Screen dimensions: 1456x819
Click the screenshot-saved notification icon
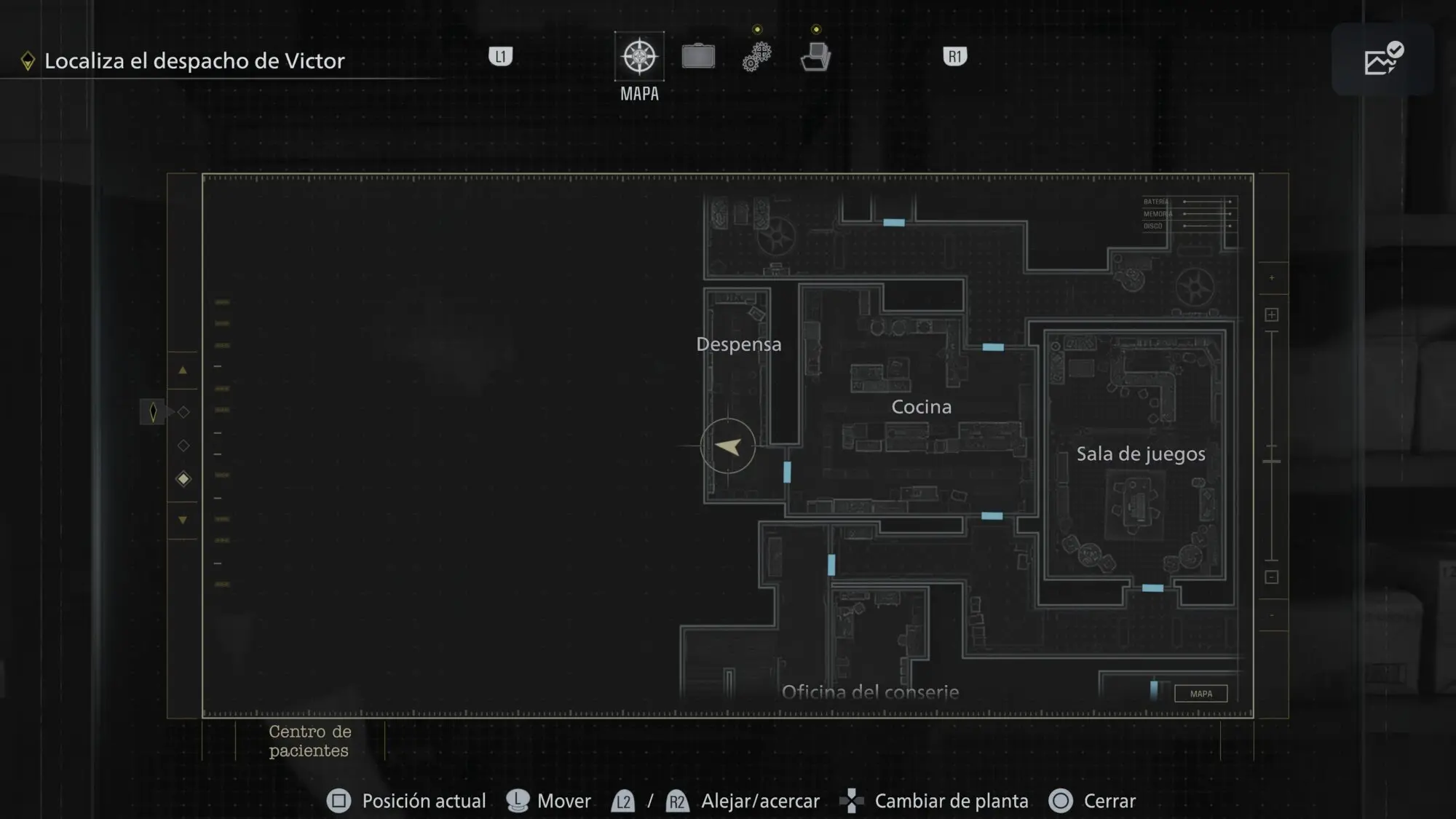click(x=1382, y=60)
